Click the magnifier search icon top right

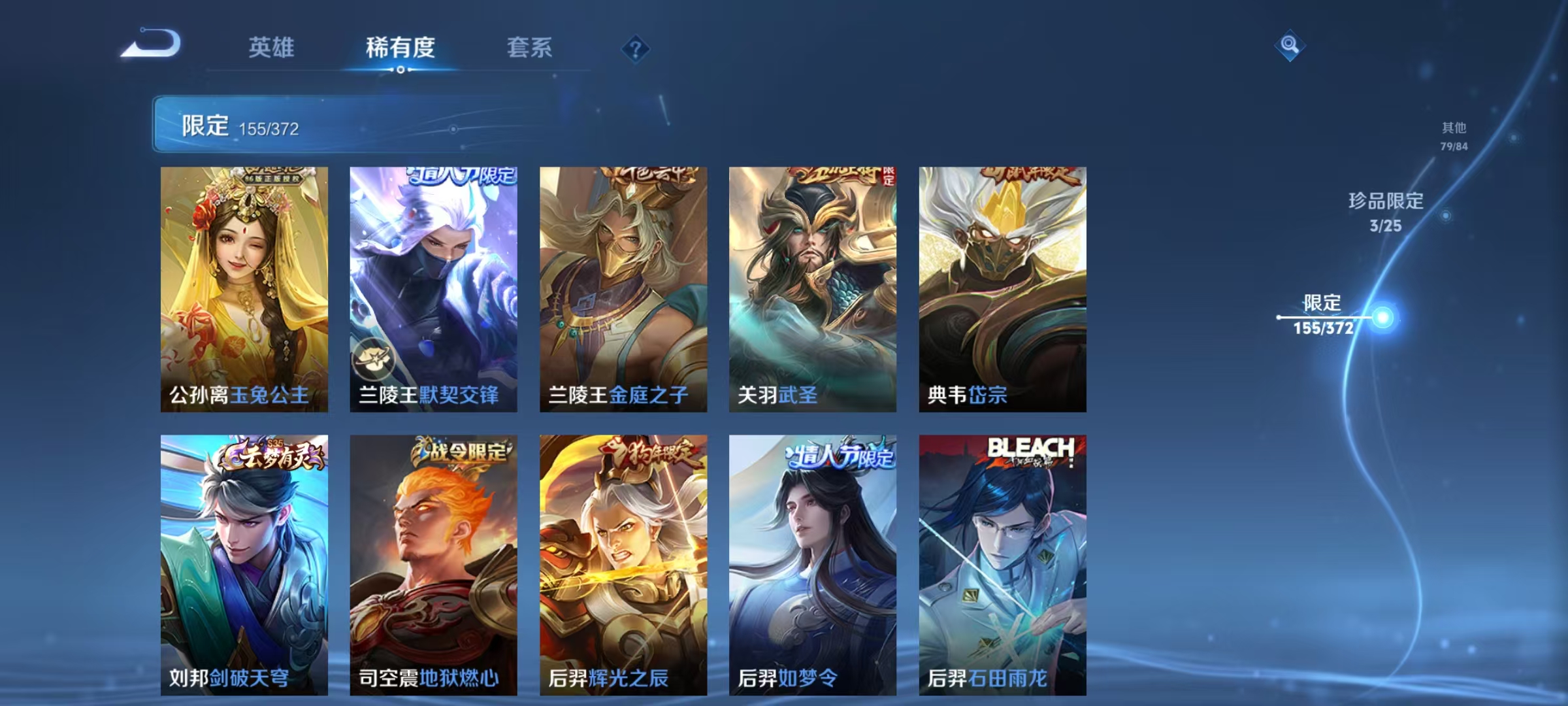[1288, 47]
